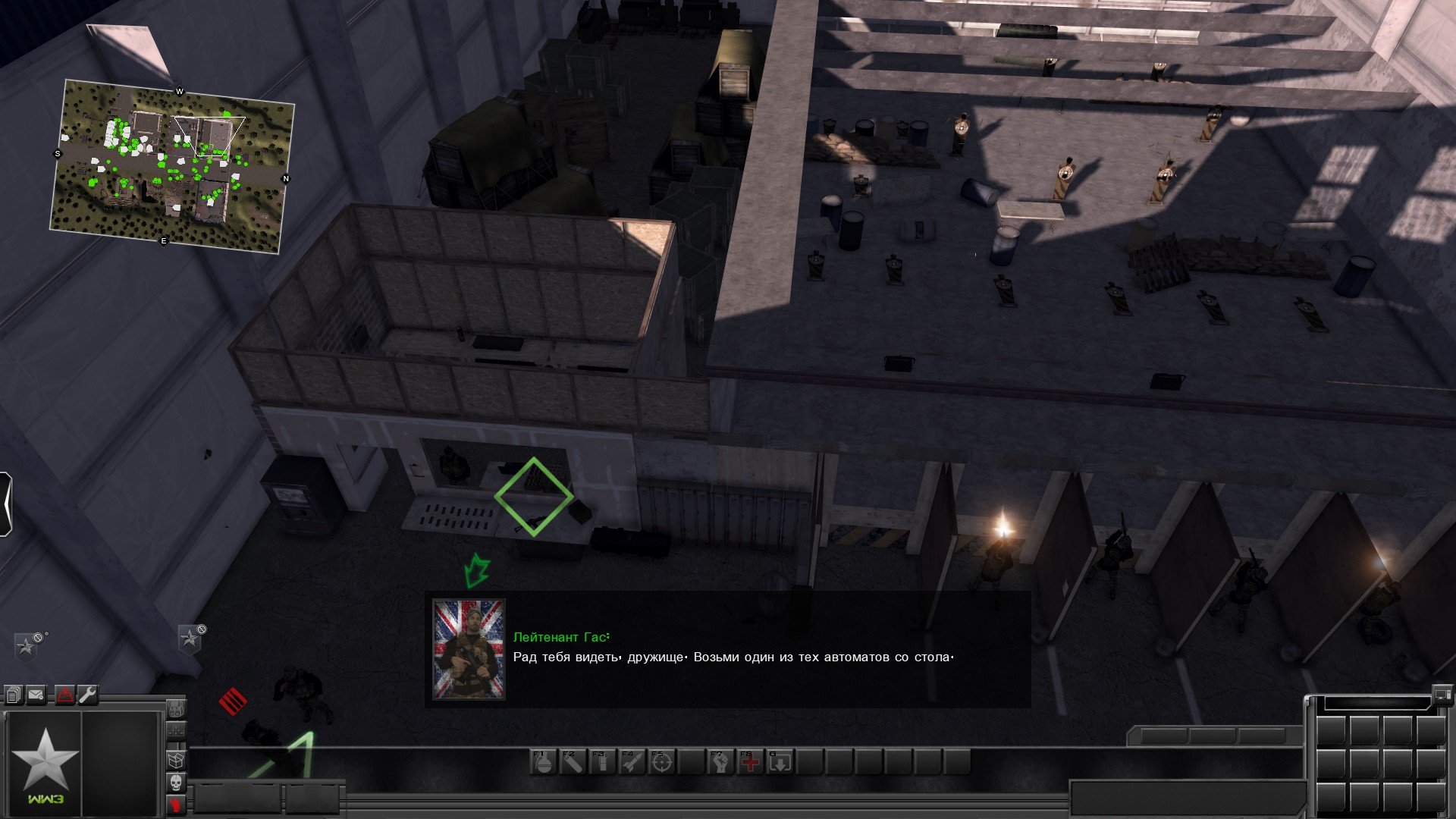Select the F2 stick grenade ability
Viewport: 1456px width, 819px height.
point(572,762)
